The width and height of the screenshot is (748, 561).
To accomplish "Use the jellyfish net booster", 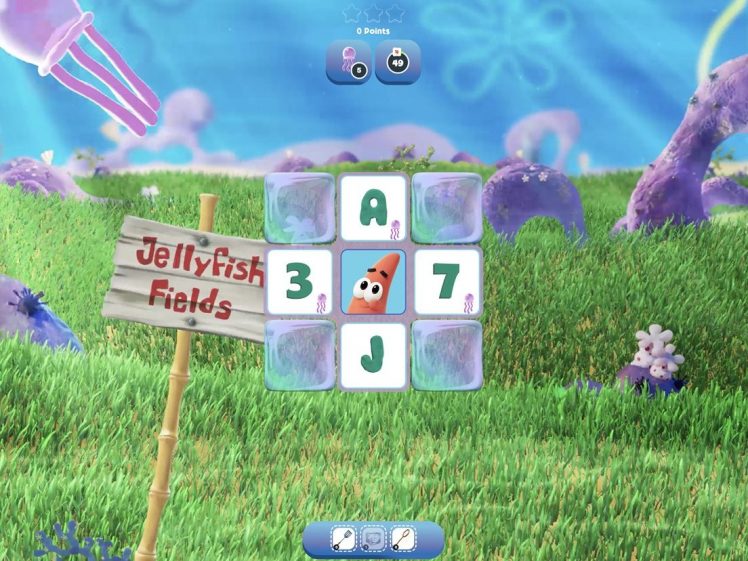I will (x=402, y=539).
